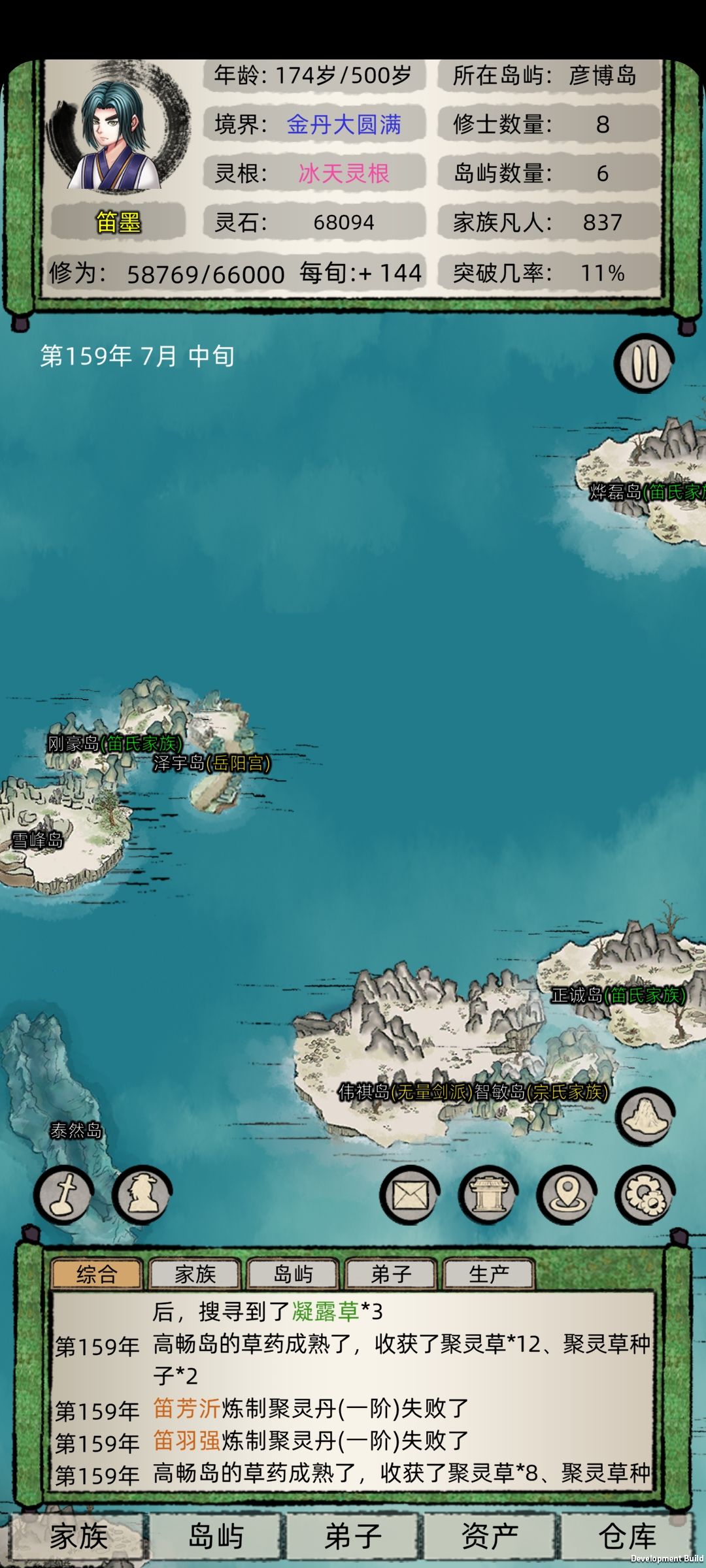Image resolution: width=706 pixels, height=1568 pixels.
Task: Select the sword-in-stone round icon
Action: point(63,1195)
